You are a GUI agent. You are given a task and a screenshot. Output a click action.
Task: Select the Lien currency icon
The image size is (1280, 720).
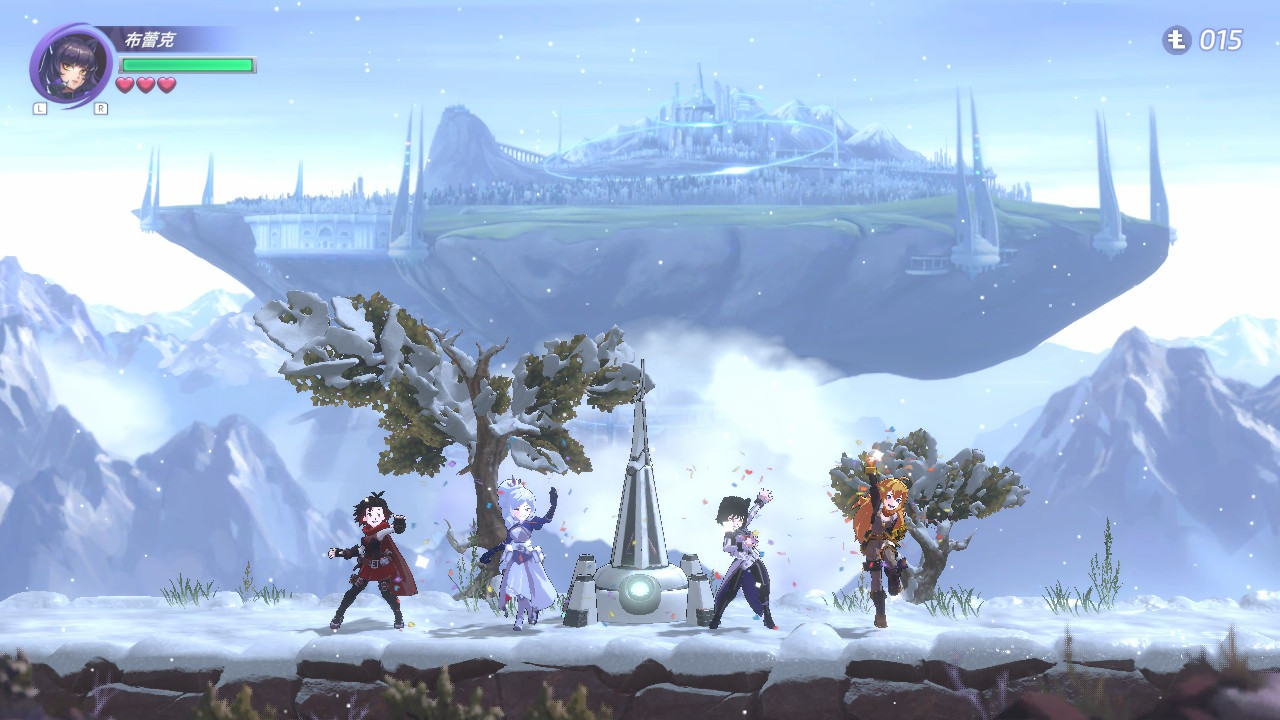[1176, 41]
